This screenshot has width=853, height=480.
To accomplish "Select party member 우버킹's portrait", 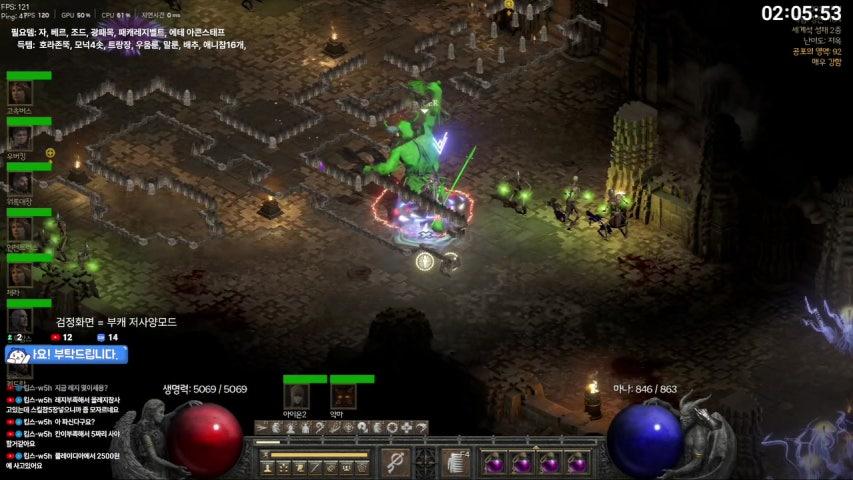I will (20, 138).
